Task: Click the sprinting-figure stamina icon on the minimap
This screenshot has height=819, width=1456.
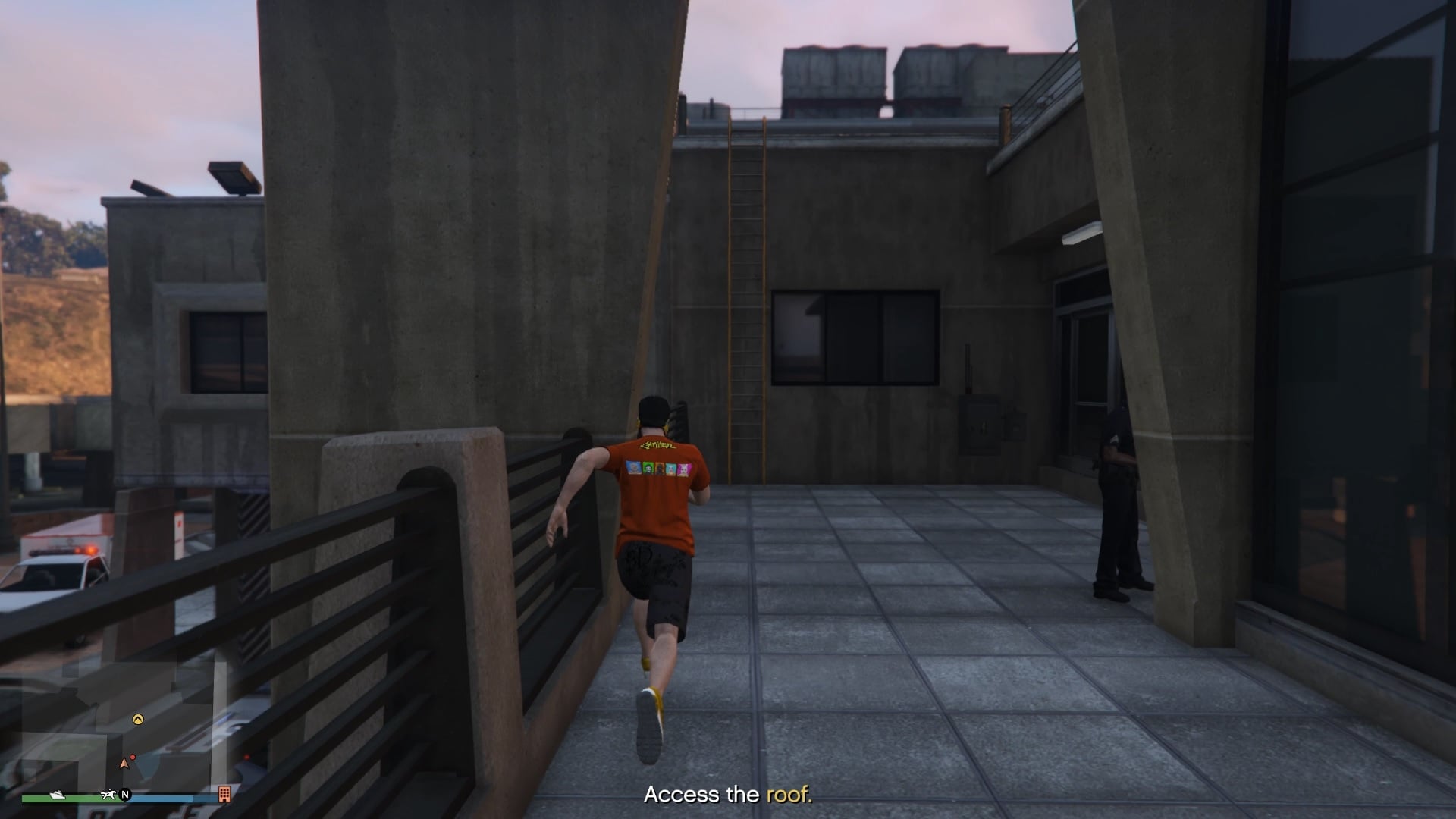Action: tap(108, 795)
